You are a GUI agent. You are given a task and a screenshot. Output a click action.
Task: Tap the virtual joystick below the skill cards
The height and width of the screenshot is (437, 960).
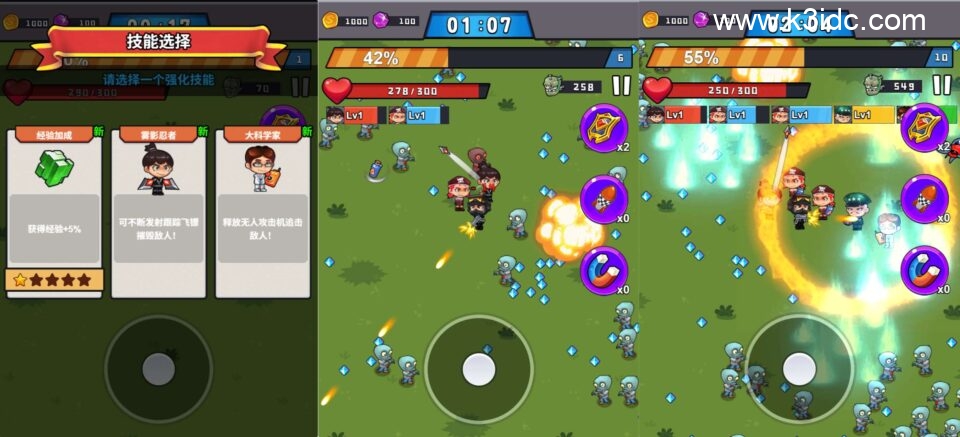tap(158, 369)
